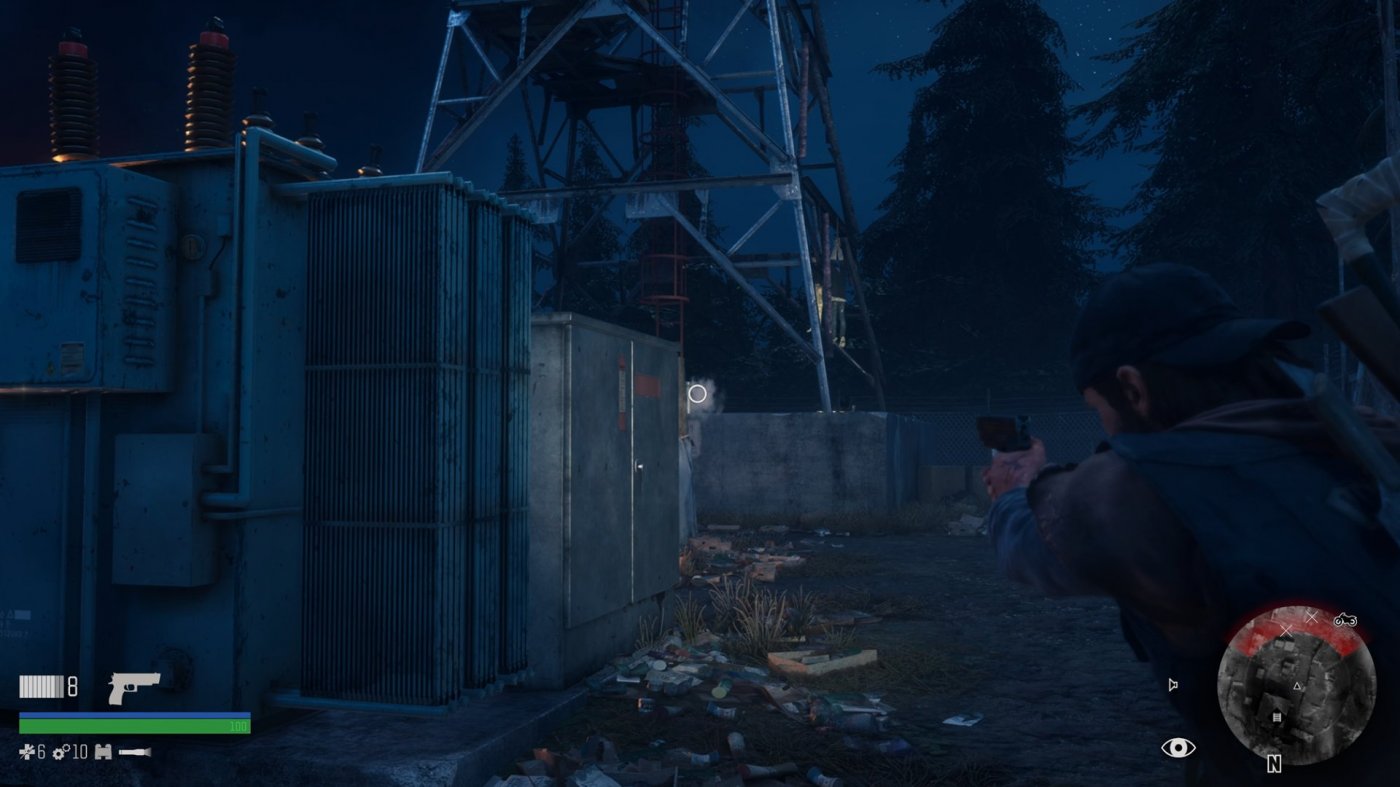Toggle the eye detection indicator

(1179, 747)
